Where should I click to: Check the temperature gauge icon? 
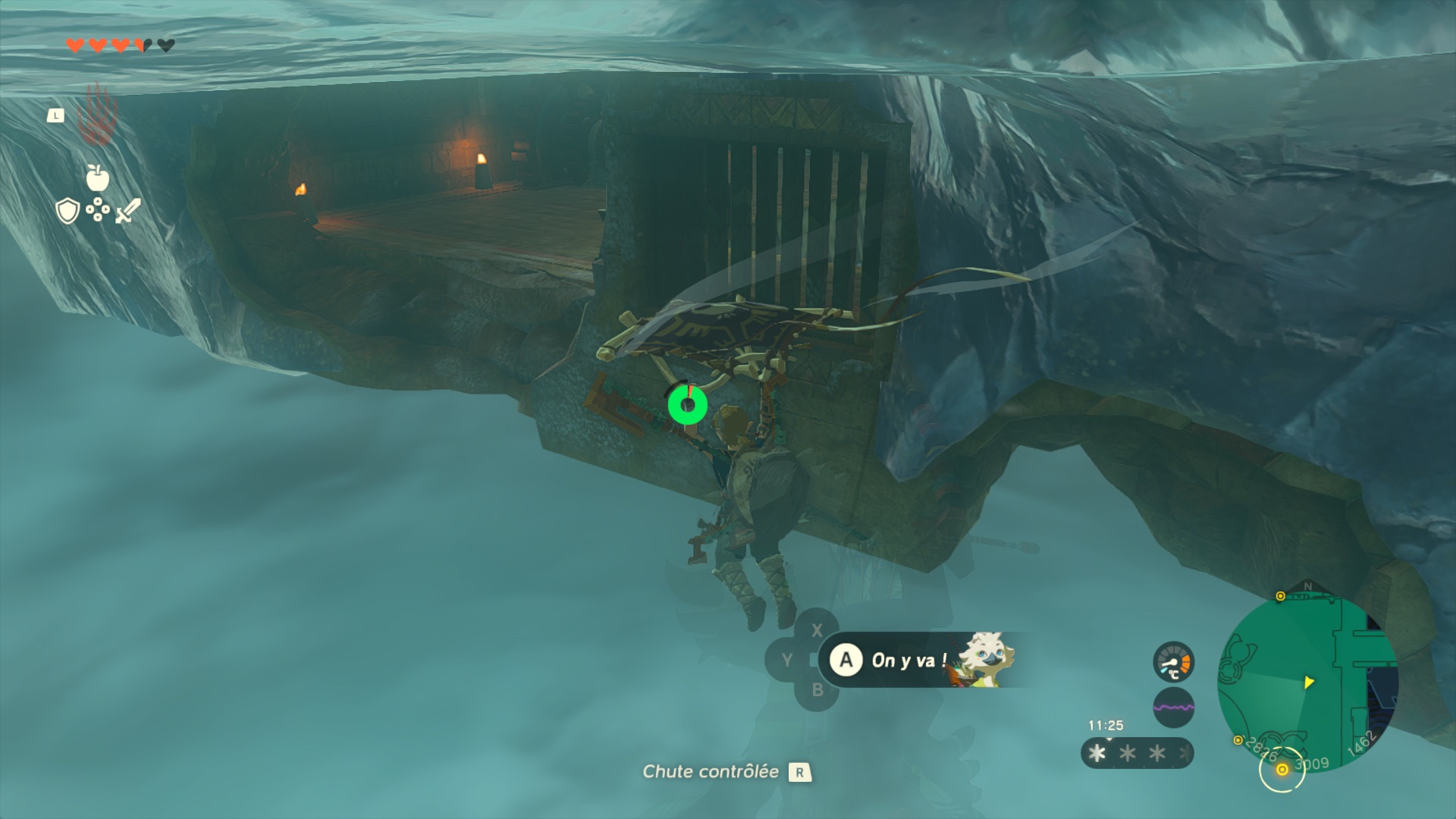pos(1173,662)
